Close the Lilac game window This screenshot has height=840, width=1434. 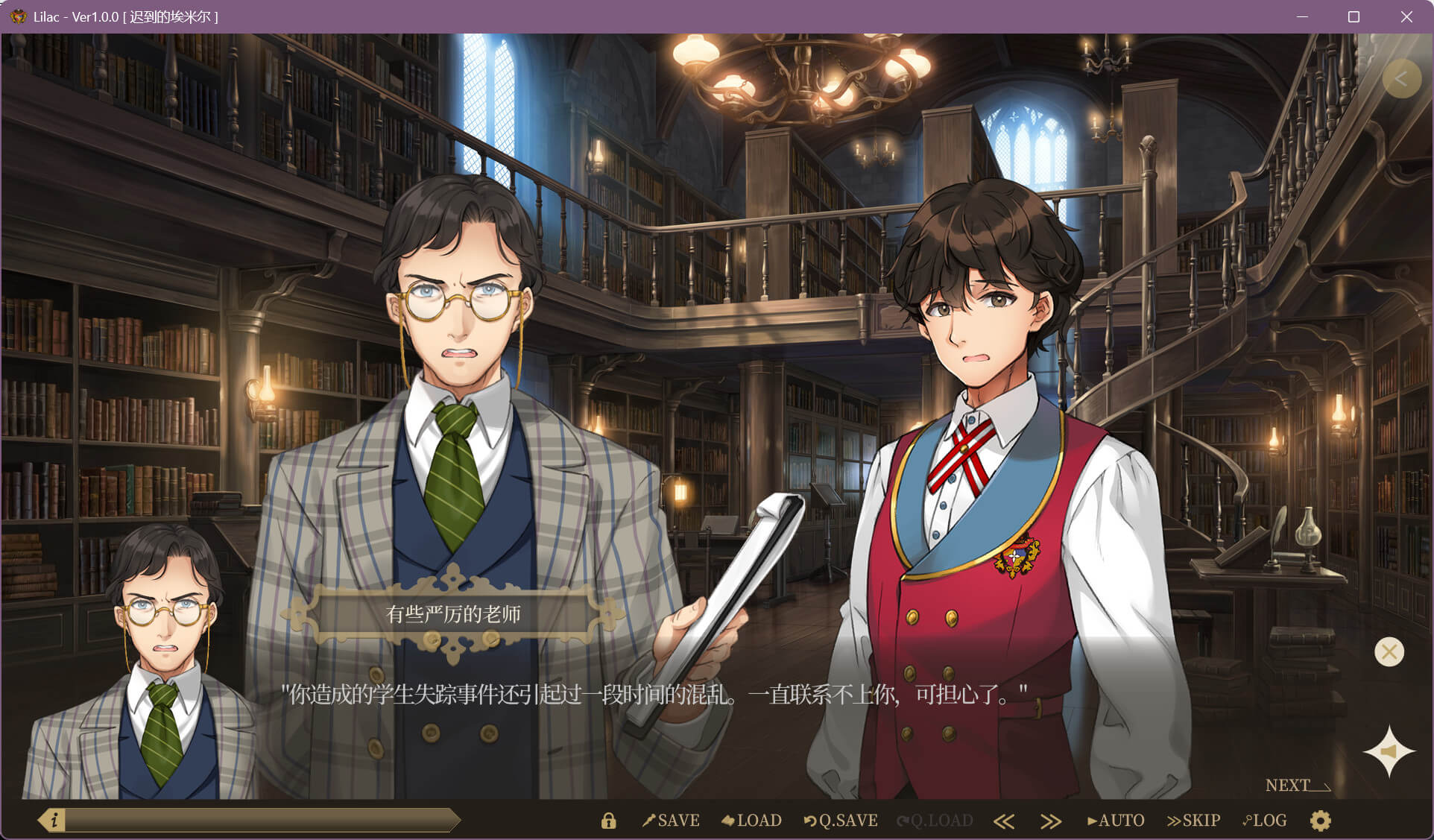pos(1406,16)
